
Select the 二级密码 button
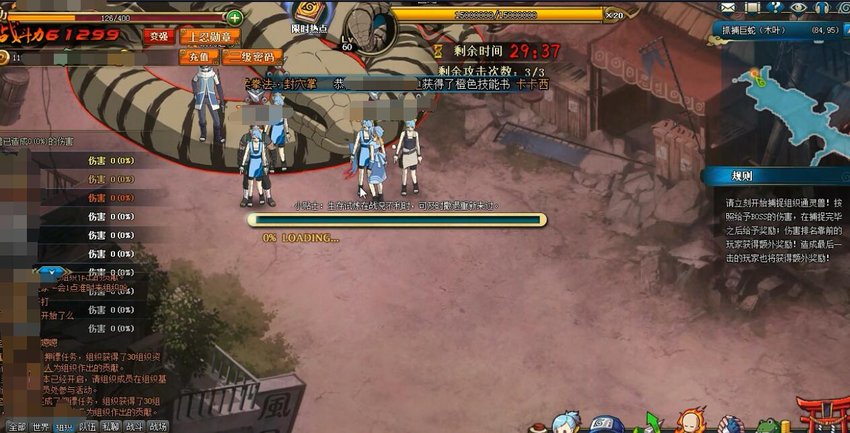click(250, 57)
